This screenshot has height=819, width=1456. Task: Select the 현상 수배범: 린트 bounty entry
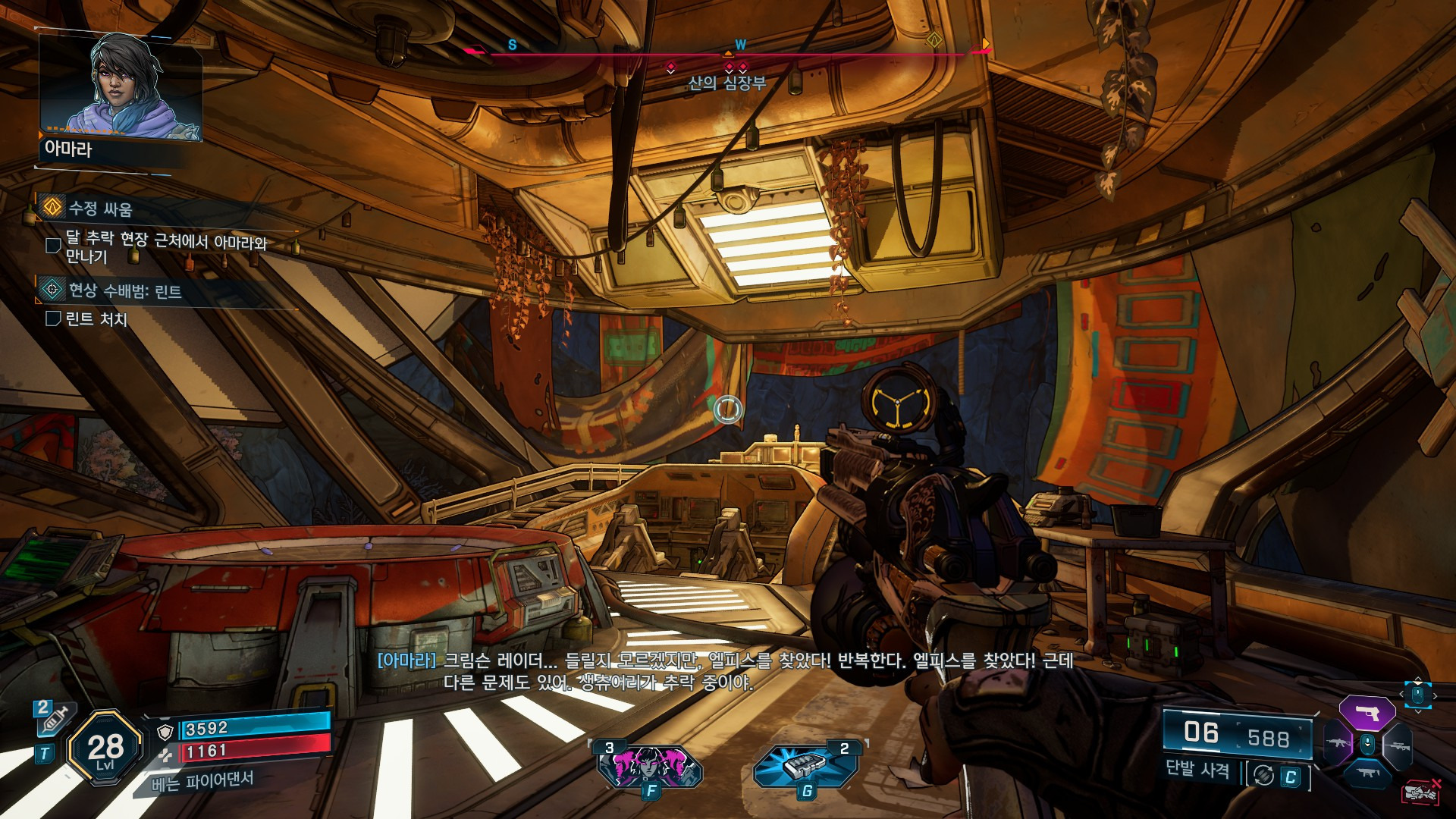pos(125,291)
